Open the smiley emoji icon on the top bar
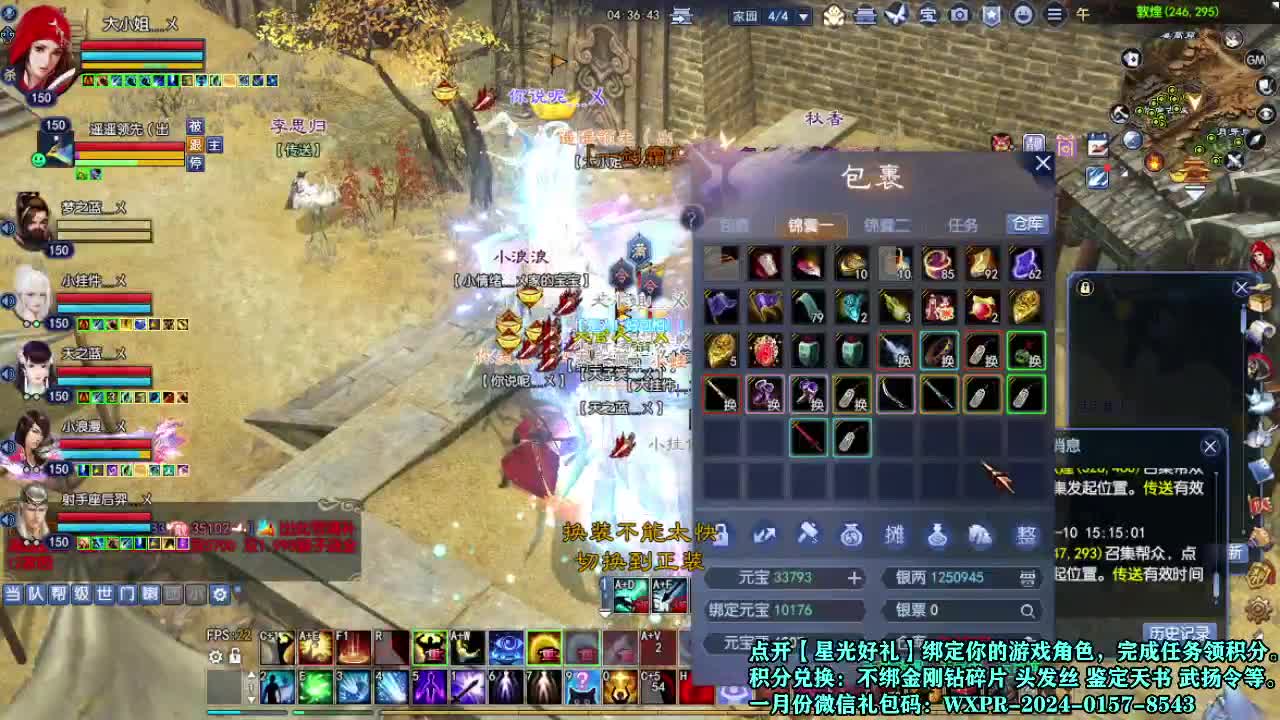The height and width of the screenshot is (720, 1280). click(1022, 15)
